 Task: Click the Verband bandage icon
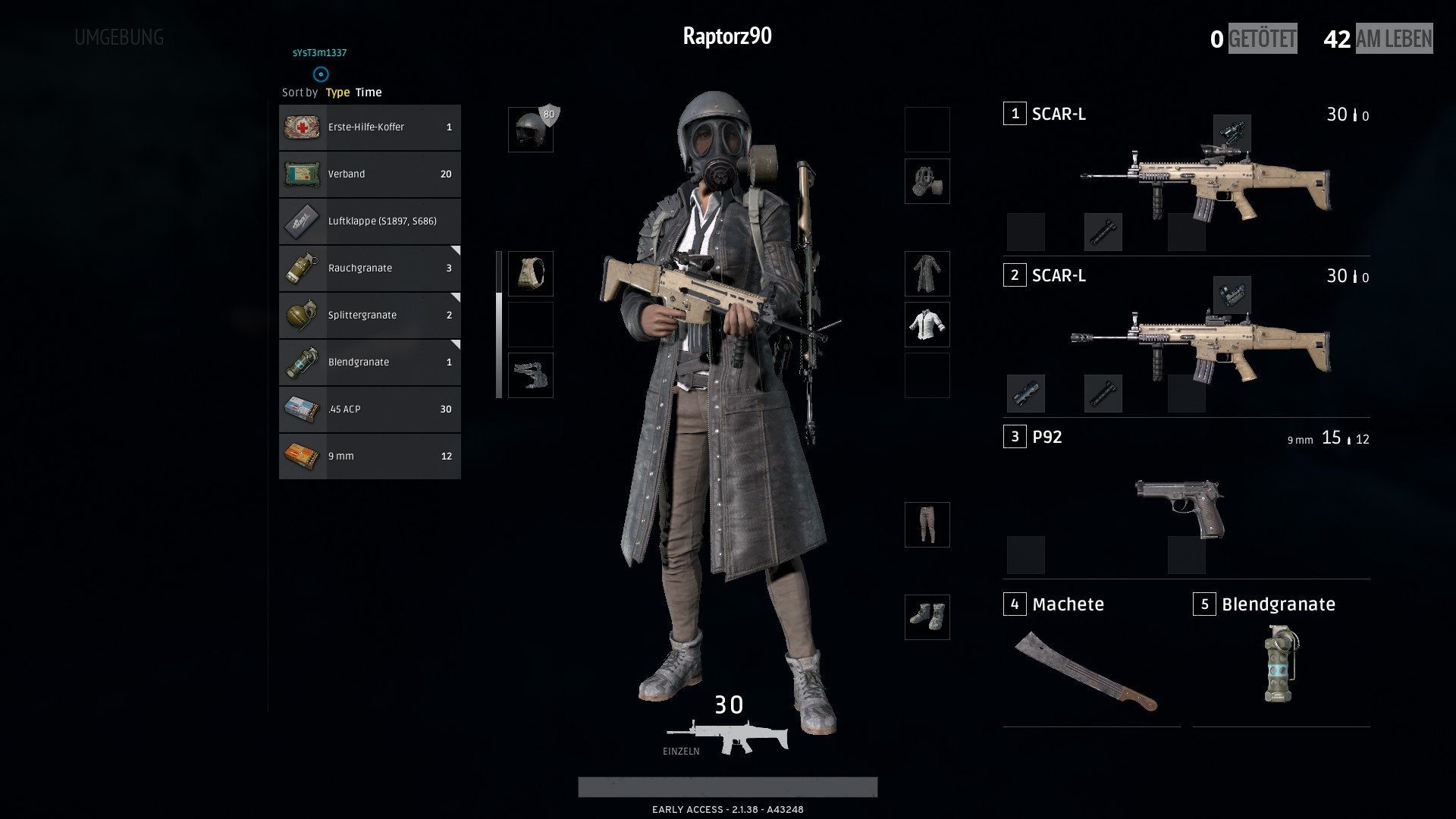tap(302, 174)
